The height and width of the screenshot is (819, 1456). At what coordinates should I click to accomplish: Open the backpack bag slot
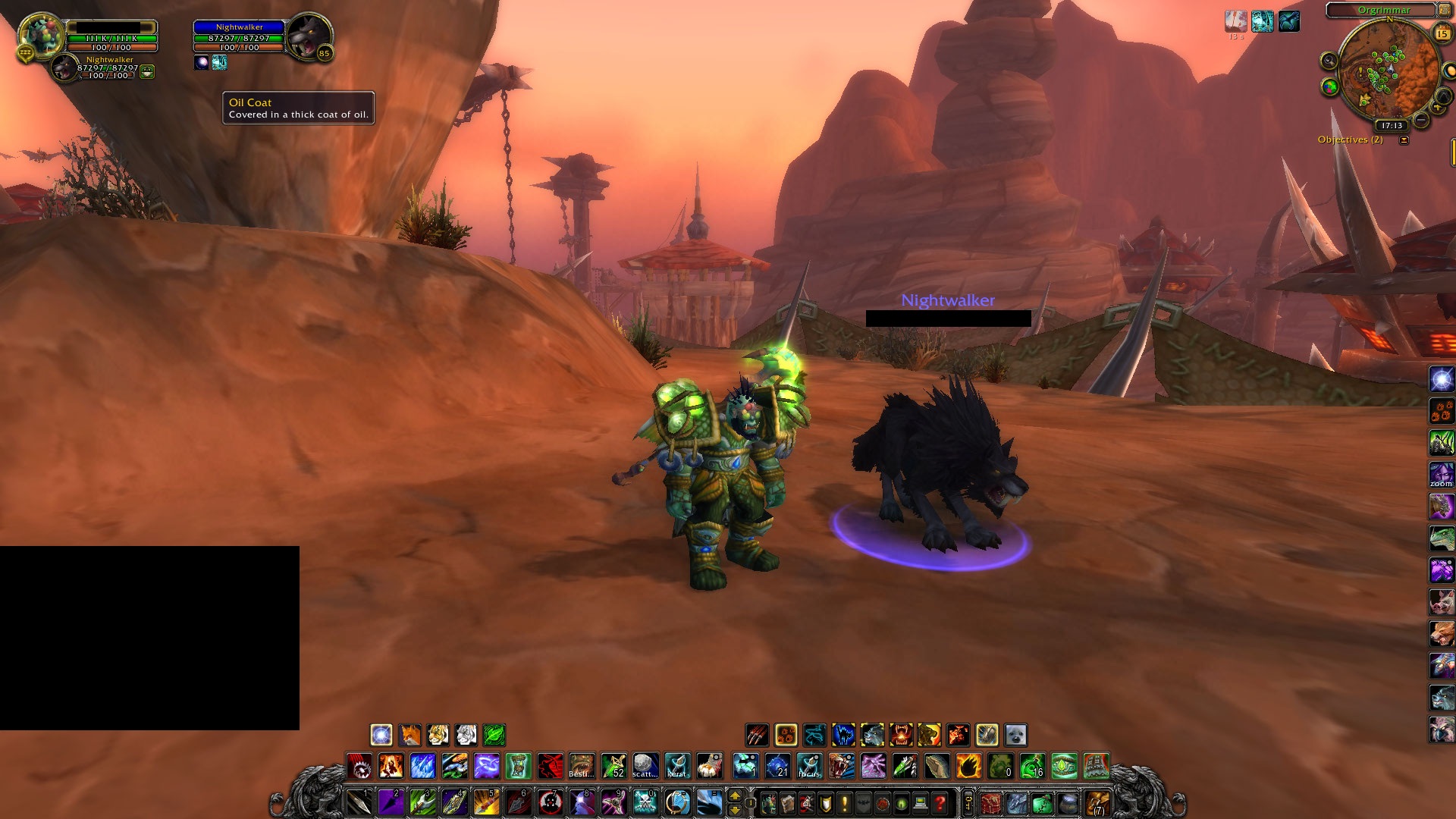pos(1097,802)
